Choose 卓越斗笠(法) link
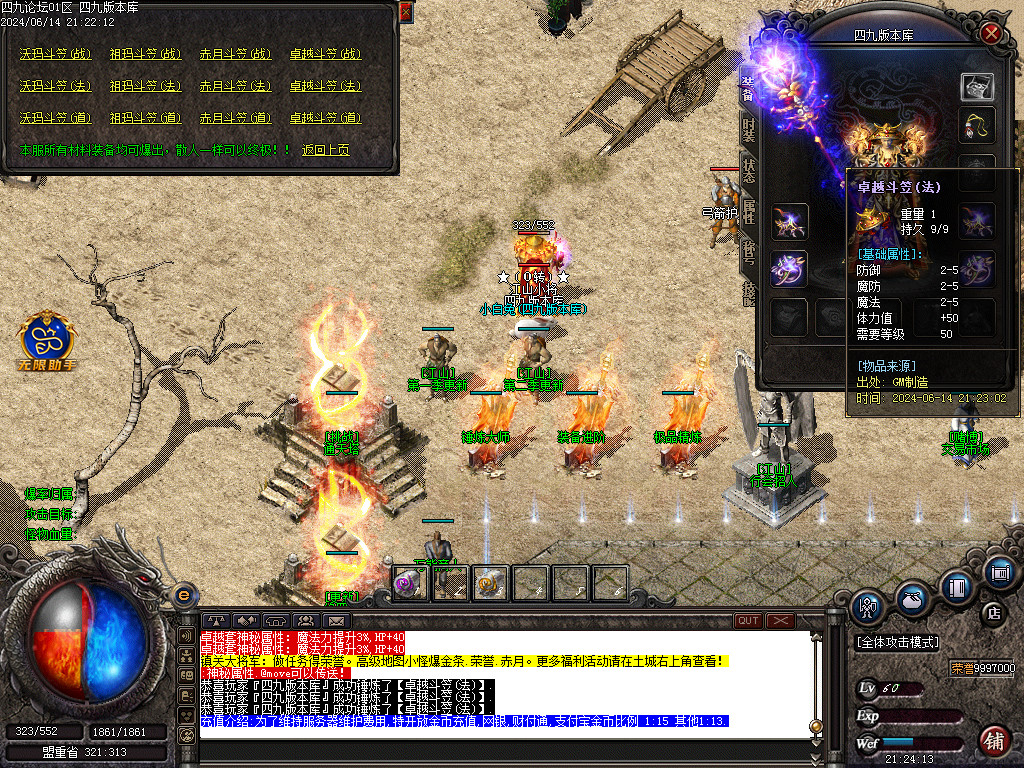 325,86
